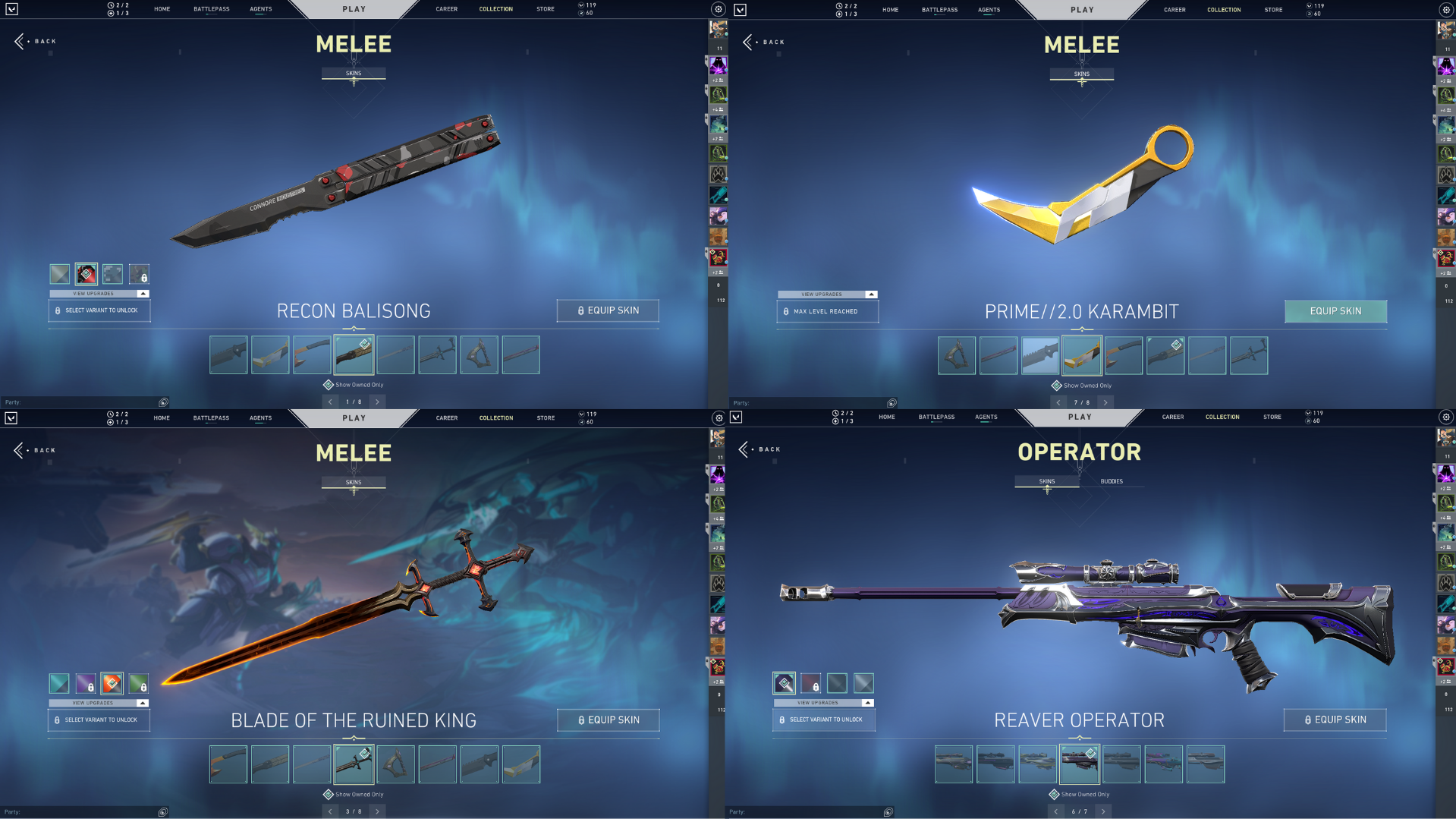
Task: Expand VIEW UPGRADES for Blade of the Ruined King
Action: click(99, 703)
